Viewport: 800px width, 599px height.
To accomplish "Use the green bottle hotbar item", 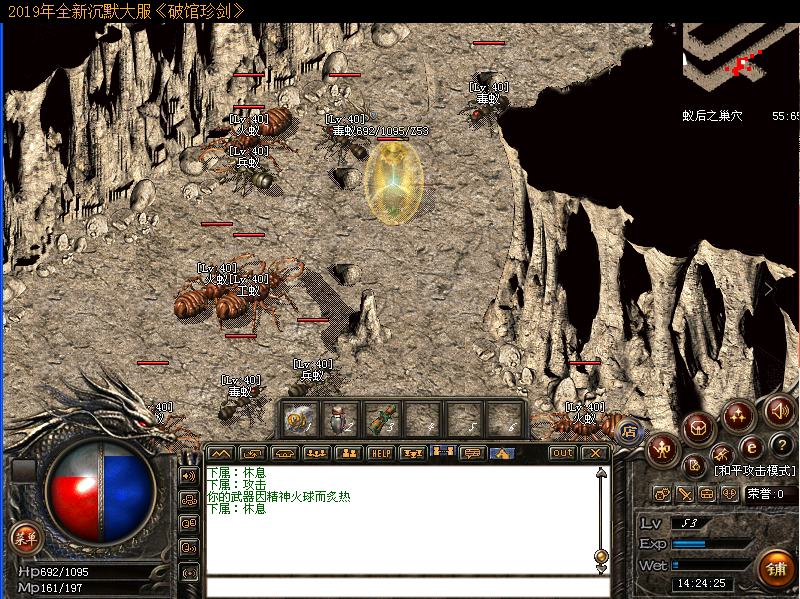I will point(382,418).
